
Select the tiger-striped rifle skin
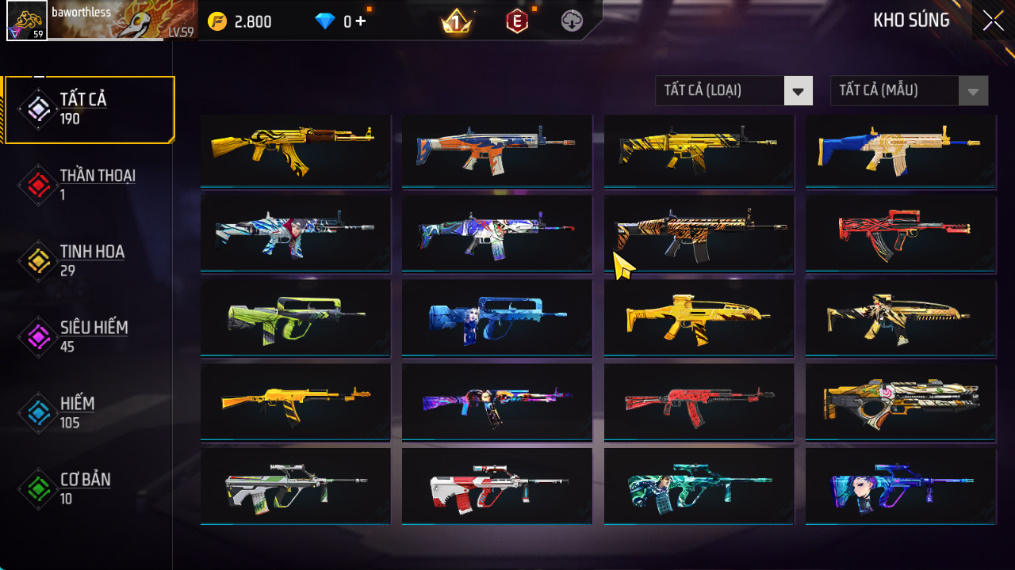coord(699,233)
